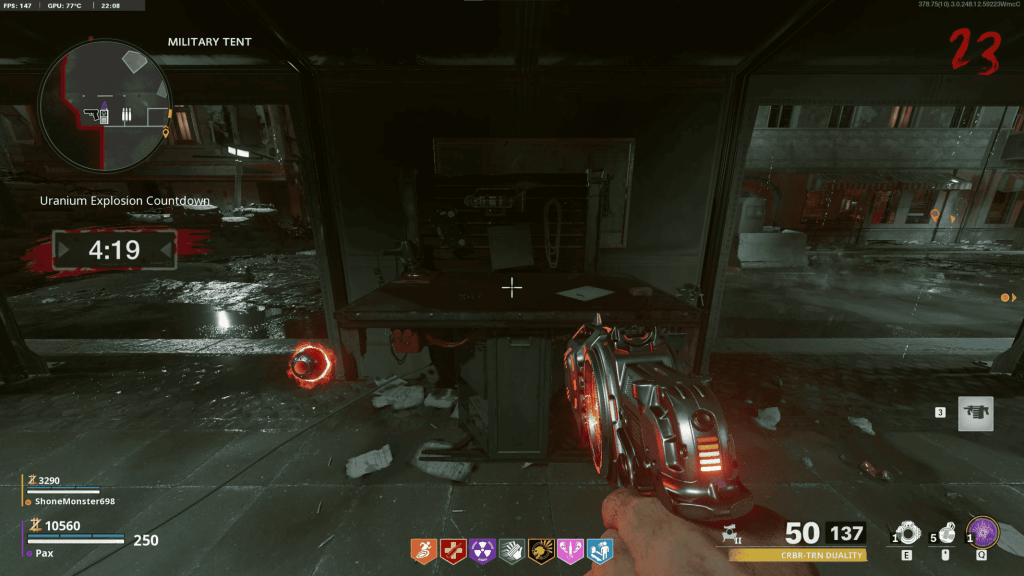The width and height of the screenshot is (1024, 576).
Task: Select ShoneMonster698 teammate entry
Action: pyautogui.click(x=70, y=500)
